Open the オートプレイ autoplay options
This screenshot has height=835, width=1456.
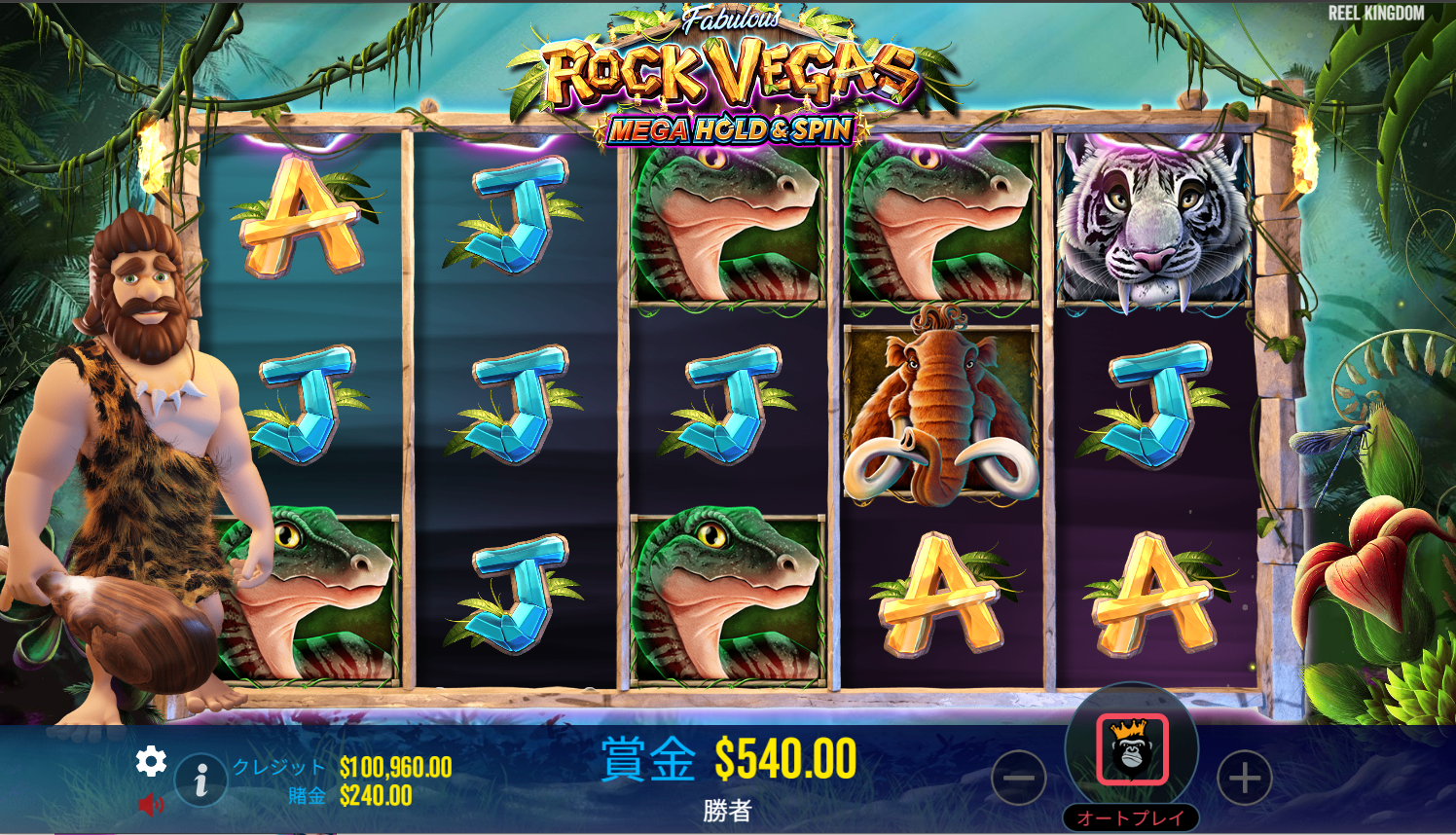(x=1131, y=818)
